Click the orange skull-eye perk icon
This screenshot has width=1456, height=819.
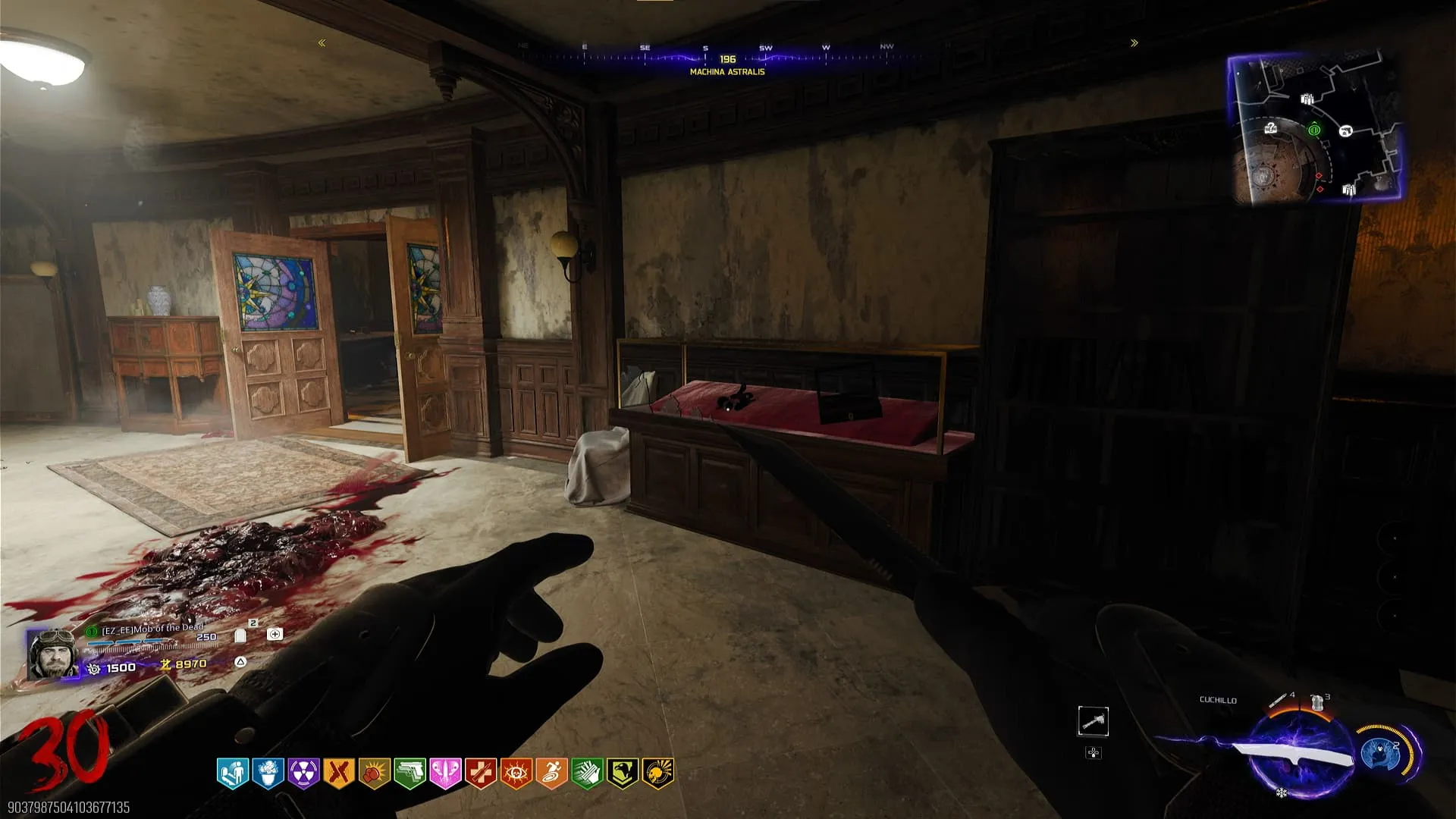coord(516,773)
